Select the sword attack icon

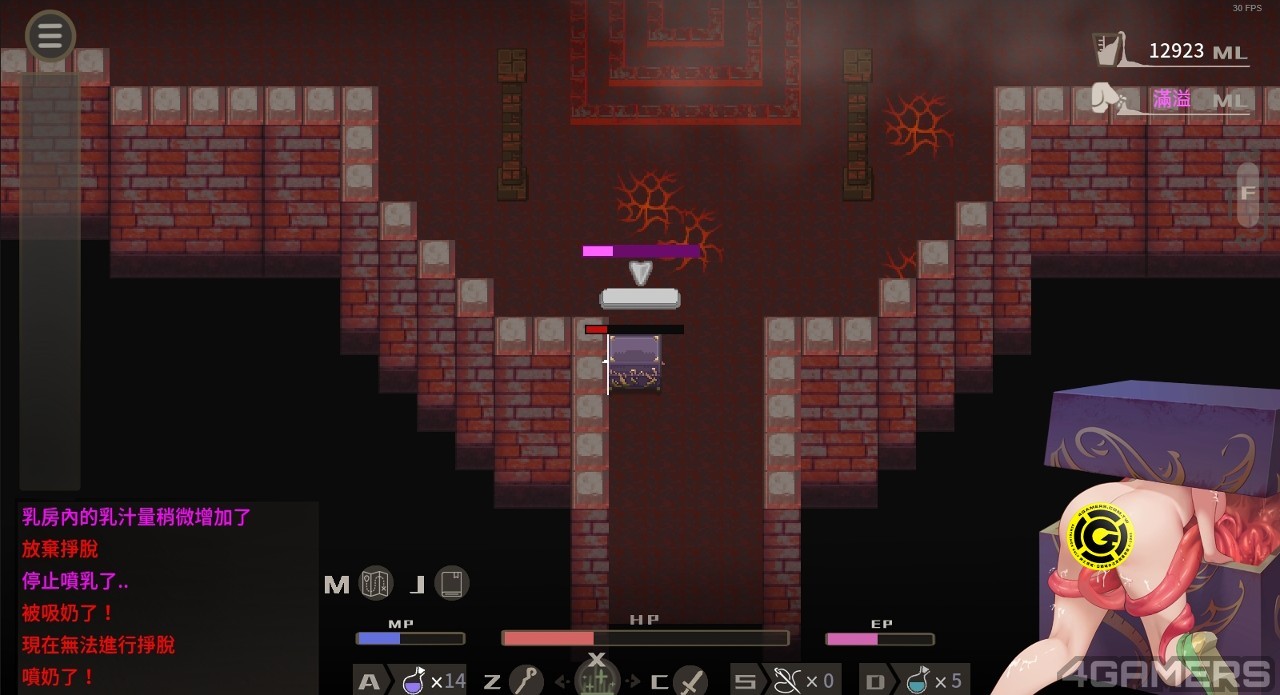(x=690, y=681)
